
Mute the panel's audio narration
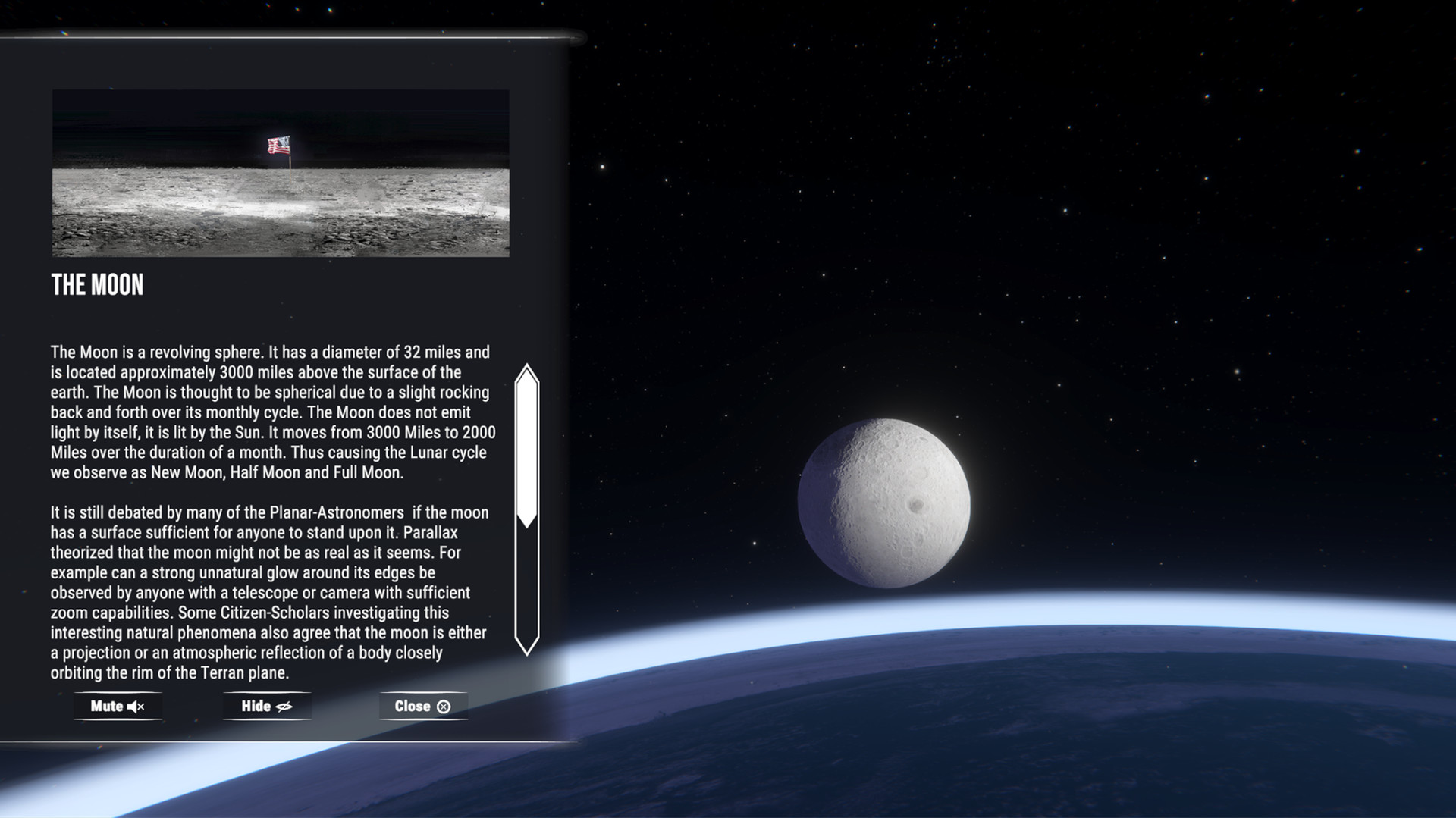(x=118, y=706)
